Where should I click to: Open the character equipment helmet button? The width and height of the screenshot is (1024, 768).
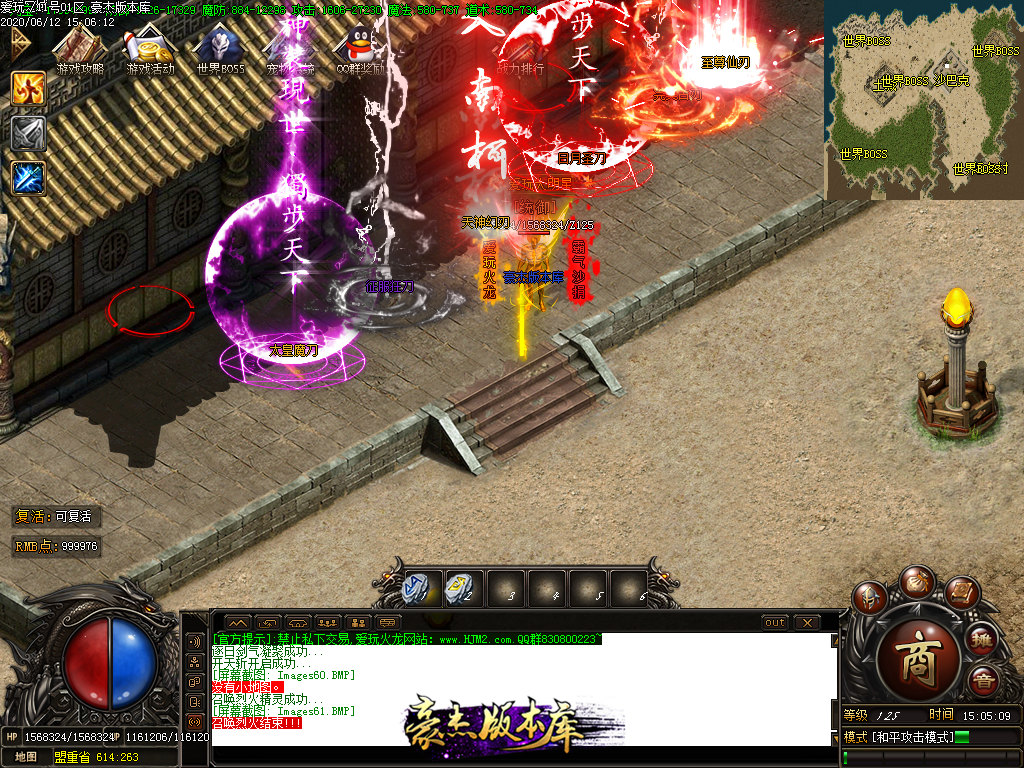pos(869,597)
